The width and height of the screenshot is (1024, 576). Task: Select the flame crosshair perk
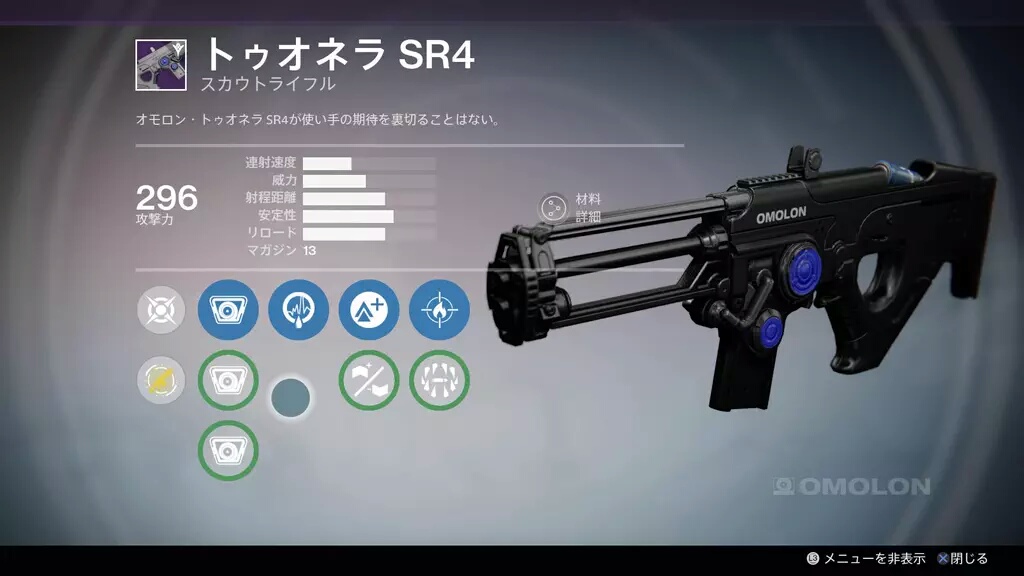tap(439, 310)
